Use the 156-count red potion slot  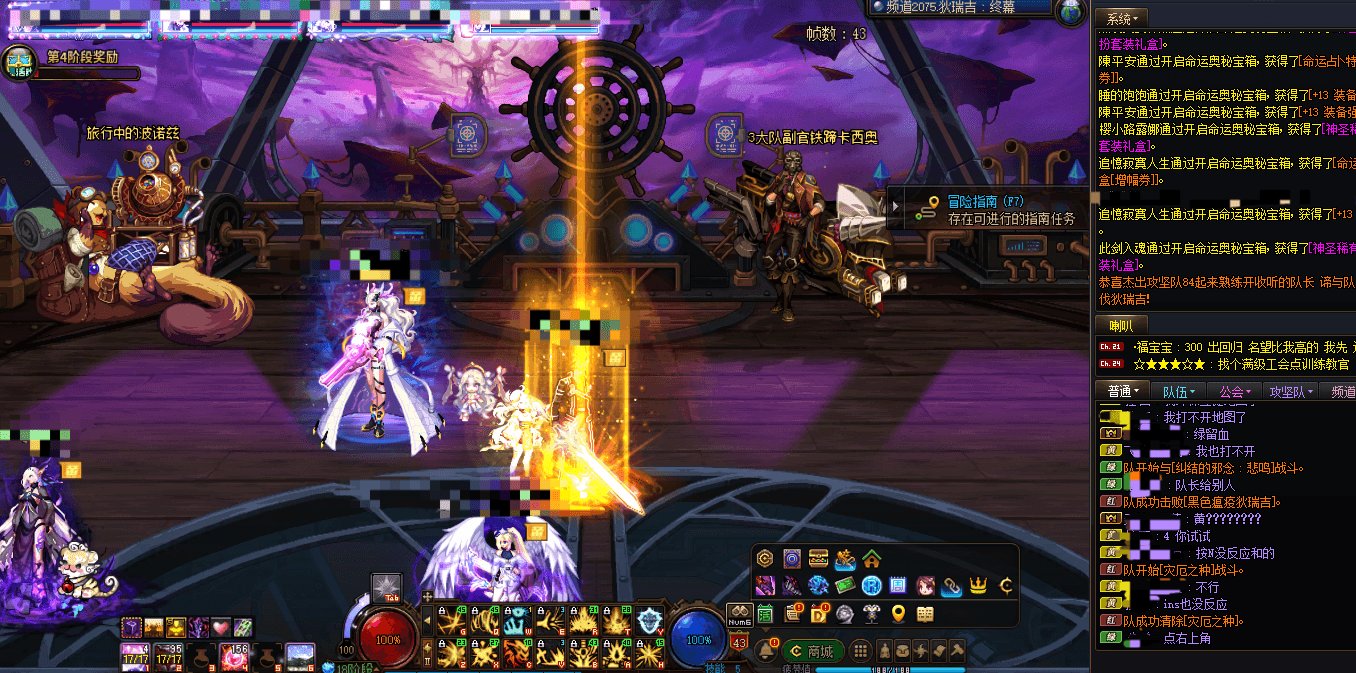pyautogui.click(x=238, y=655)
